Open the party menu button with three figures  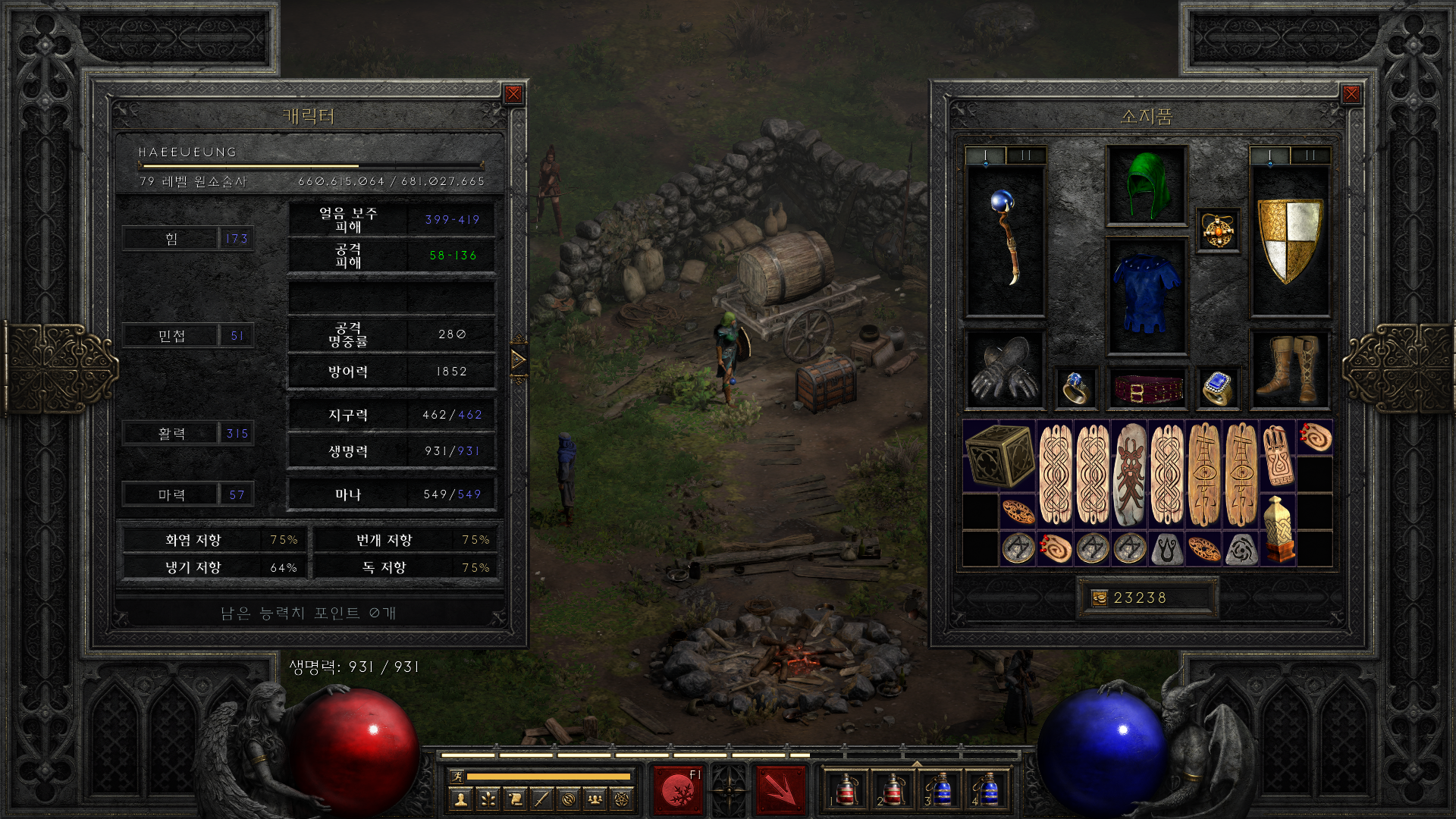tap(595, 799)
